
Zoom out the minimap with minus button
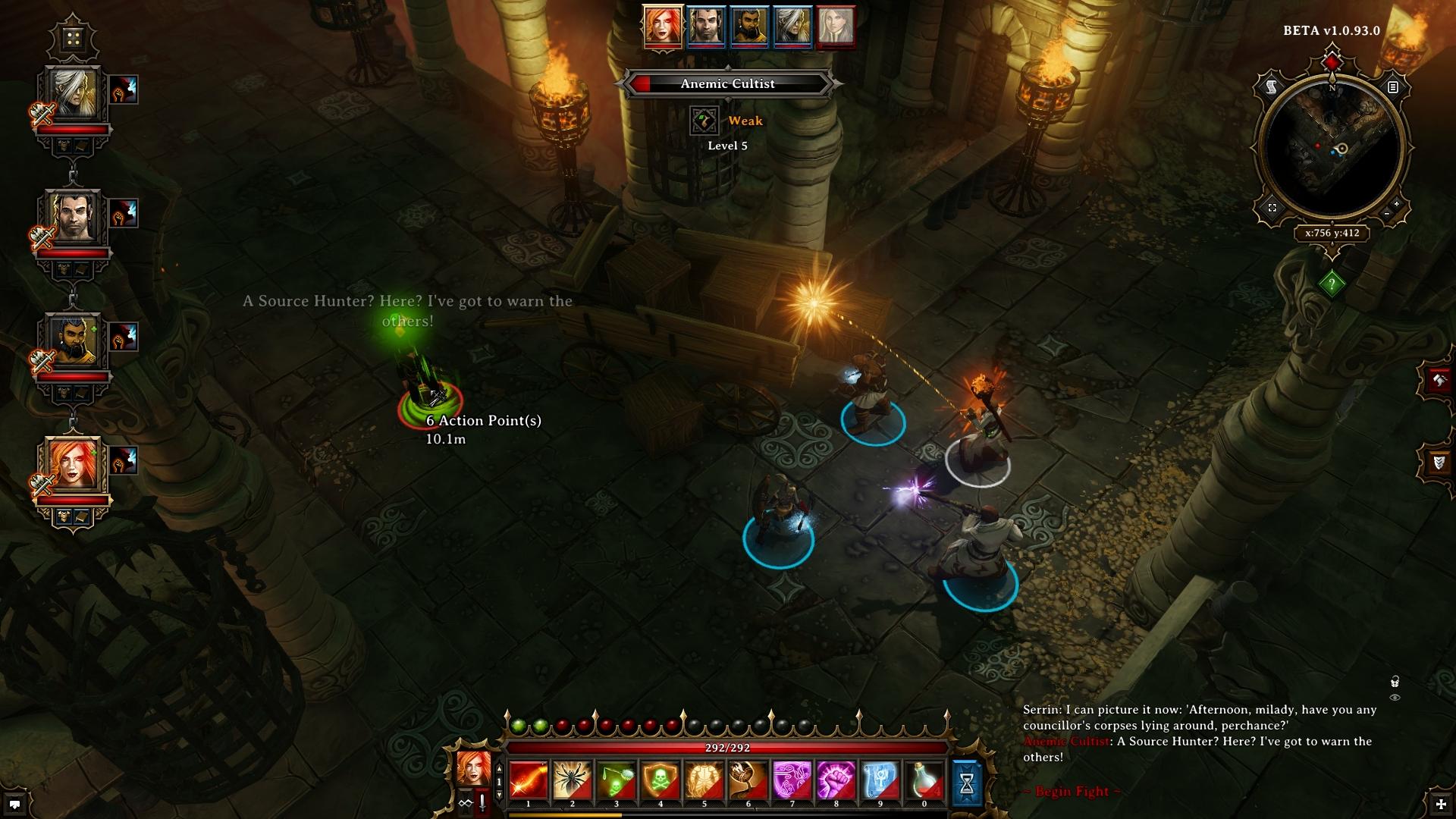pyautogui.click(x=1387, y=215)
